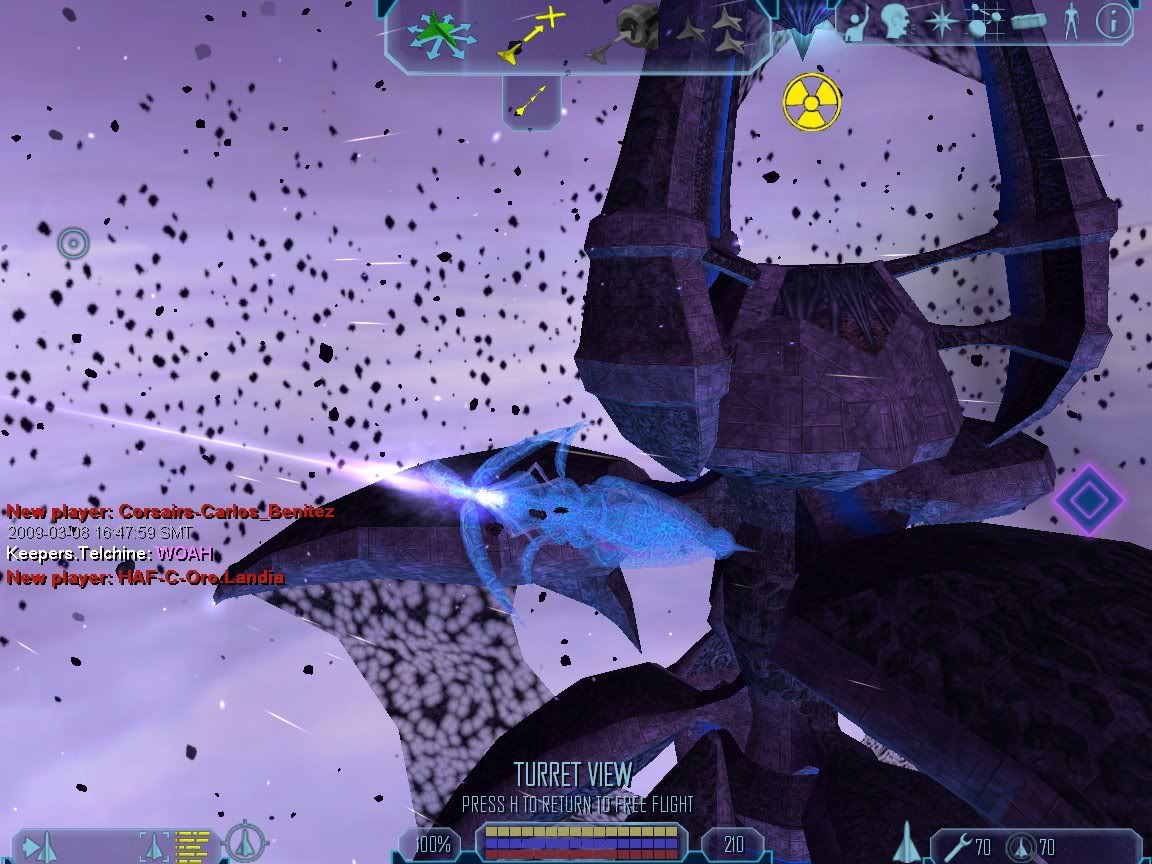Screen dimensions: 1152x864
Task: Use the wrench nanobot repair icon
Action: (956, 847)
